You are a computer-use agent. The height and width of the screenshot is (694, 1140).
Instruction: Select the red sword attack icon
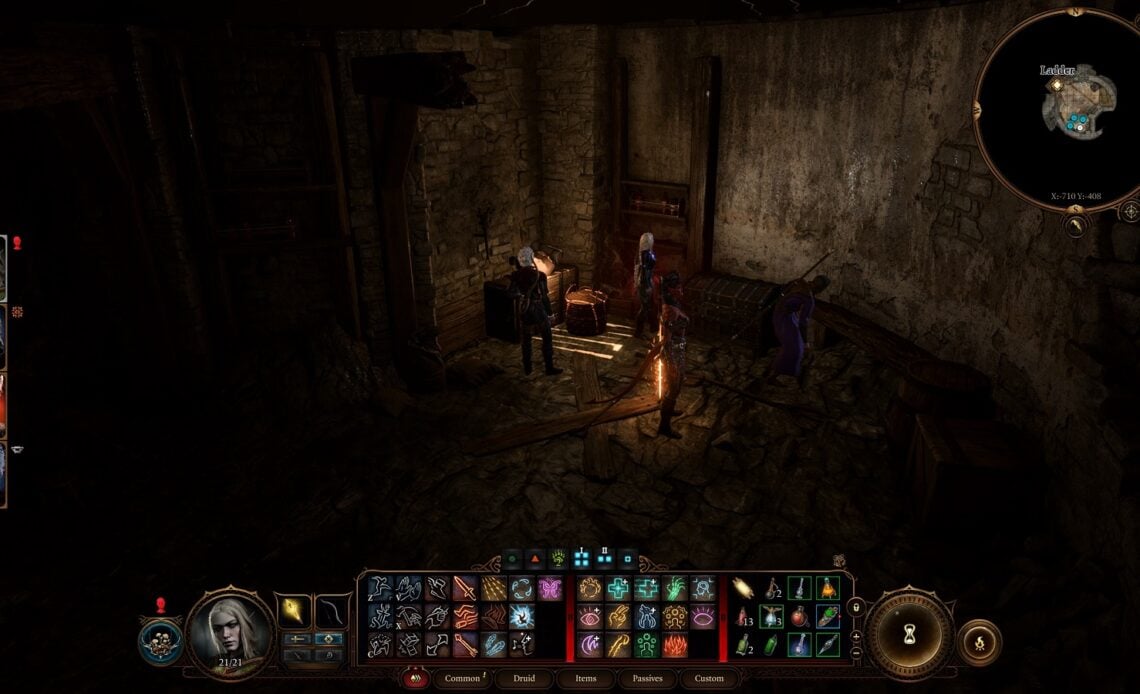coord(466,588)
